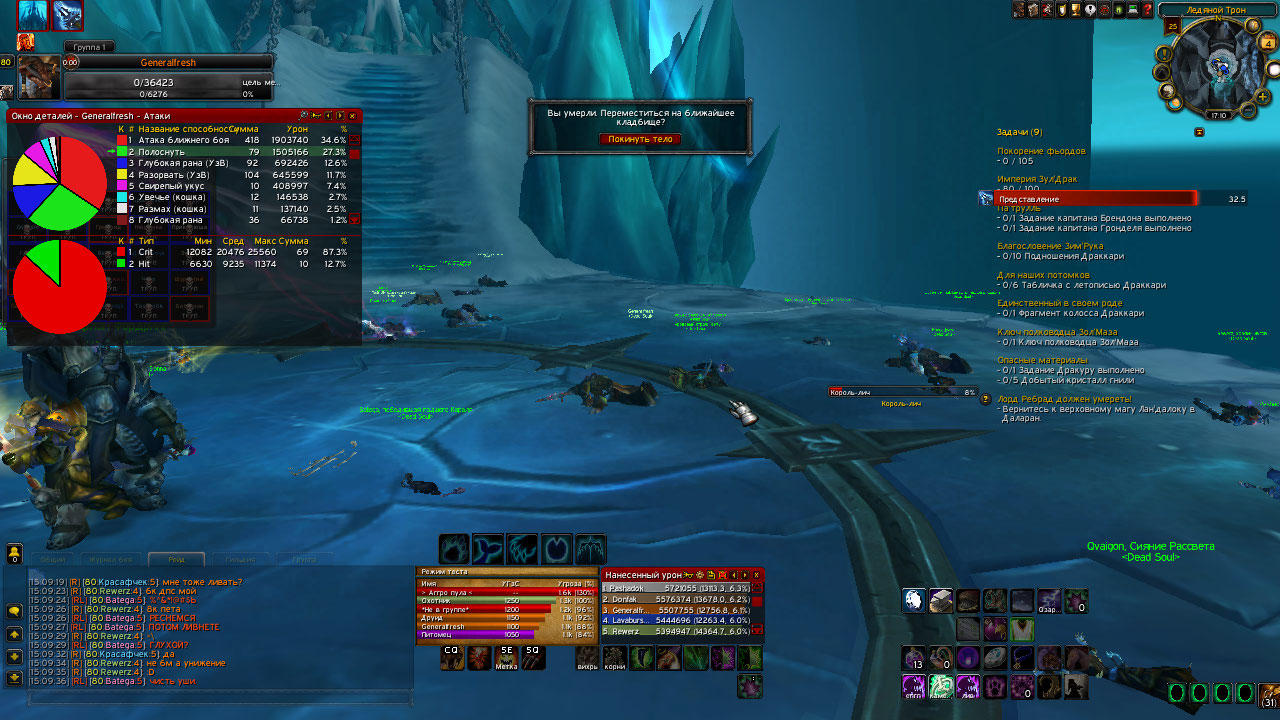Screen dimensions: 1280x720
Task: Switch to the Общий chat tab
Action: pyautogui.click(x=52, y=560)
